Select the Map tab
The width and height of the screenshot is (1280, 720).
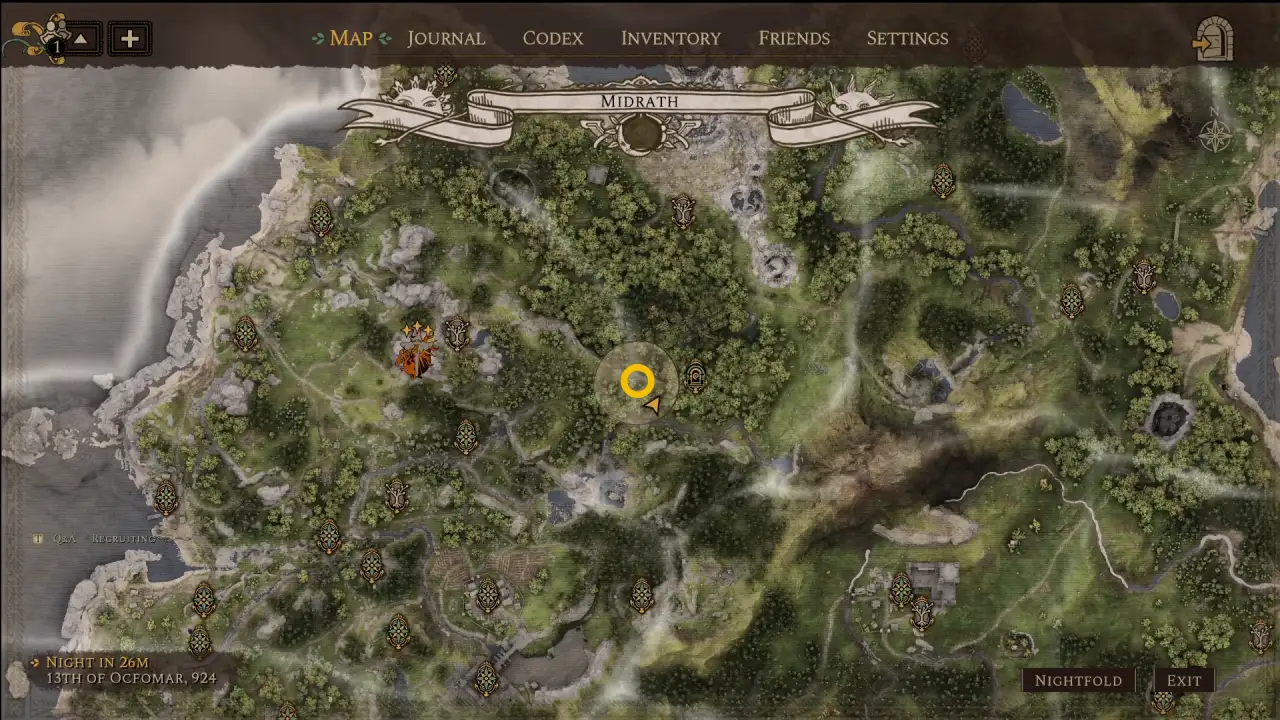350,38
